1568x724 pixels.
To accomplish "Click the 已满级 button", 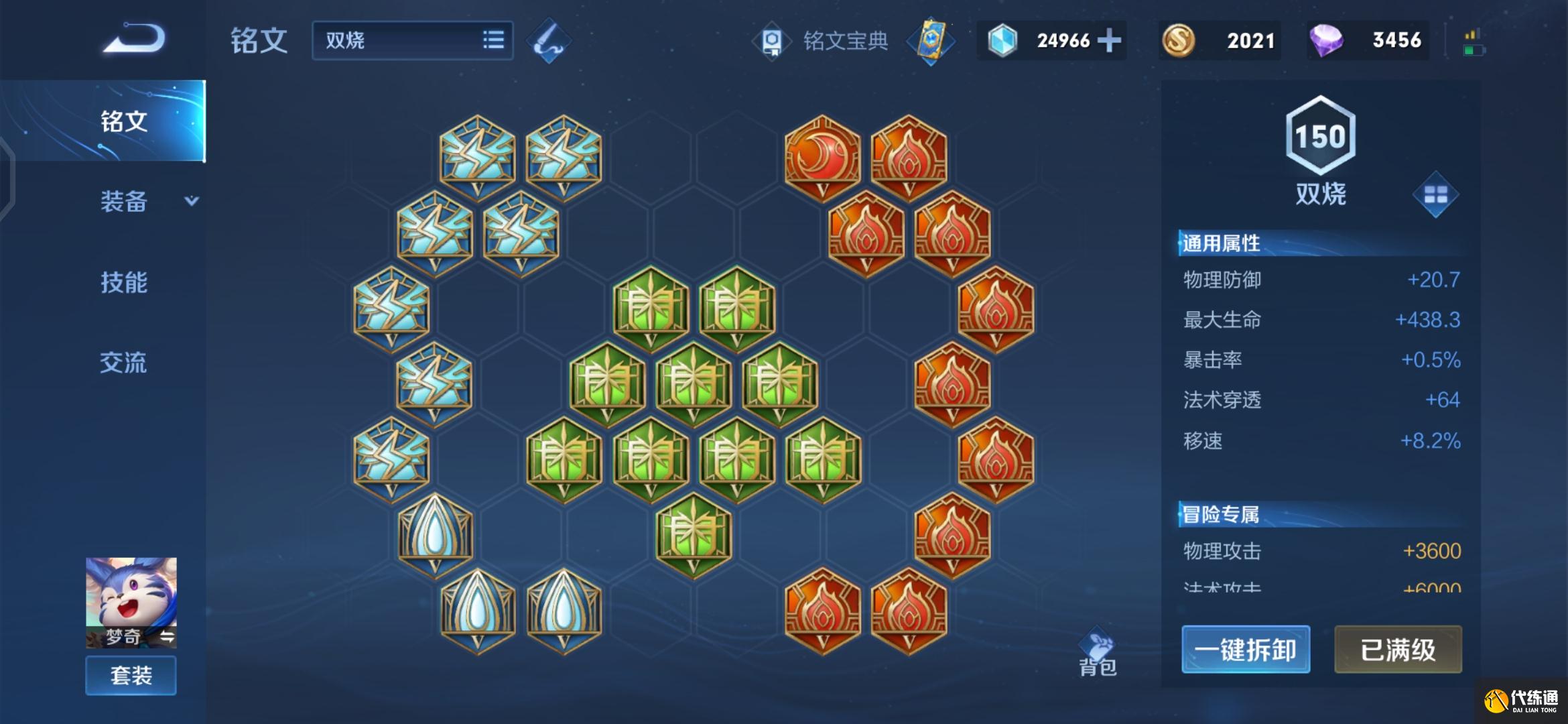I will pyautogui.click(x=1398, y=649).
